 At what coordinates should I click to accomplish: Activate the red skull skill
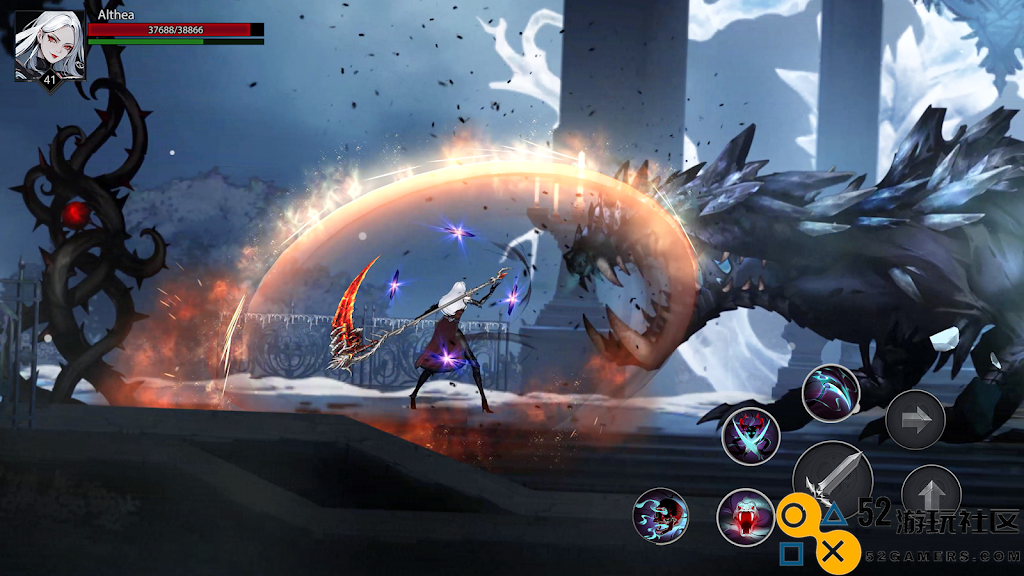[661, 516]
